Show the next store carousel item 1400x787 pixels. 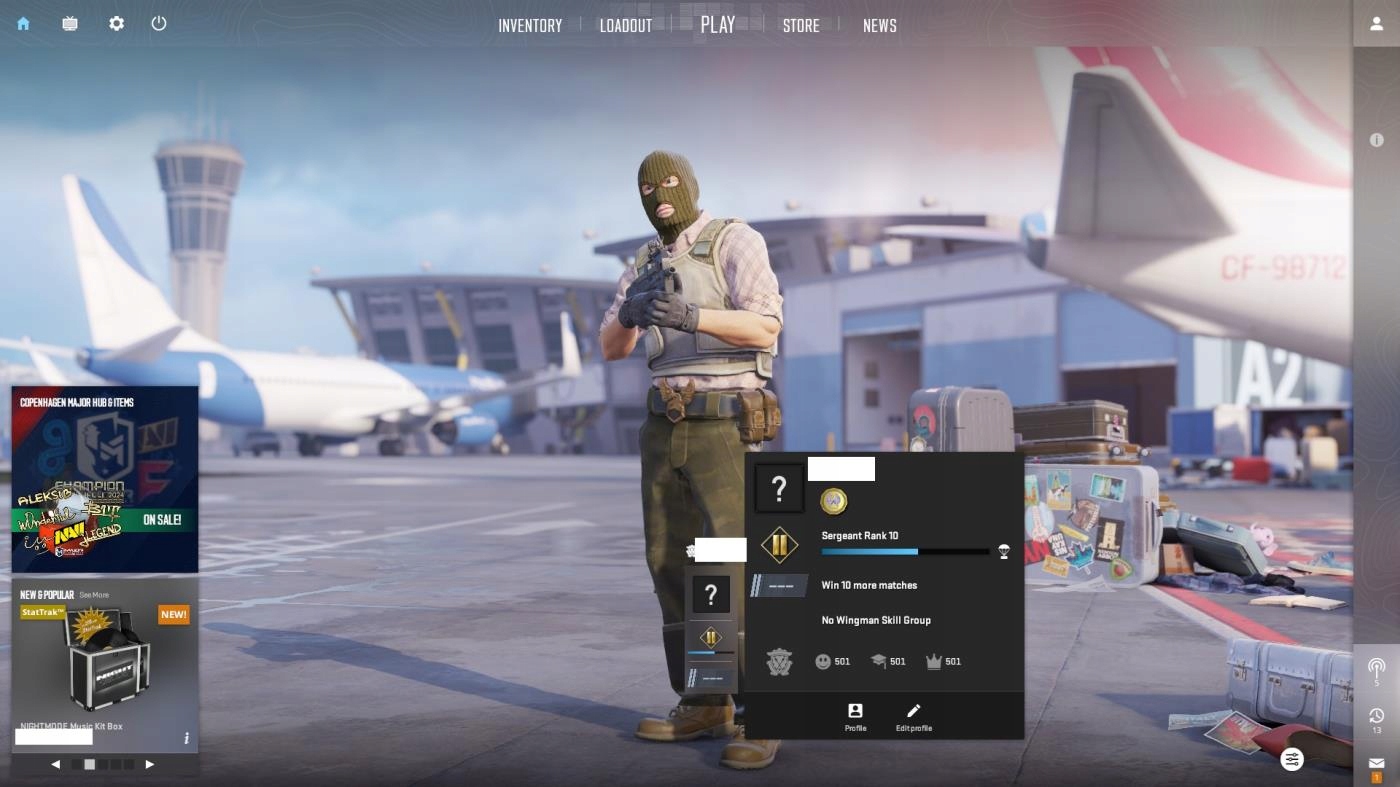coord(150,764)
